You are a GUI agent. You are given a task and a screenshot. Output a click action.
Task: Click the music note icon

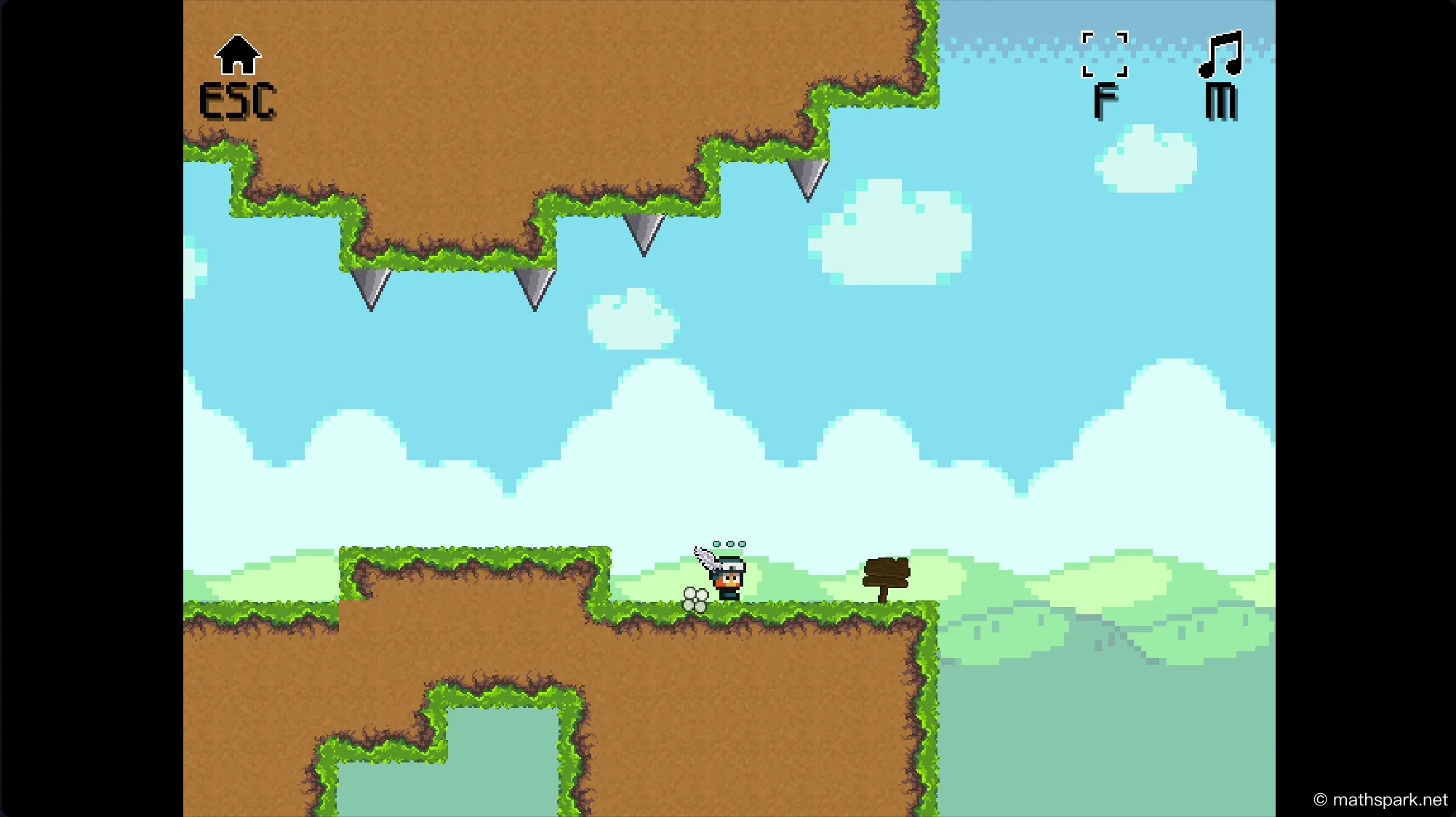pyautogui.click(x=1220, y=55)
